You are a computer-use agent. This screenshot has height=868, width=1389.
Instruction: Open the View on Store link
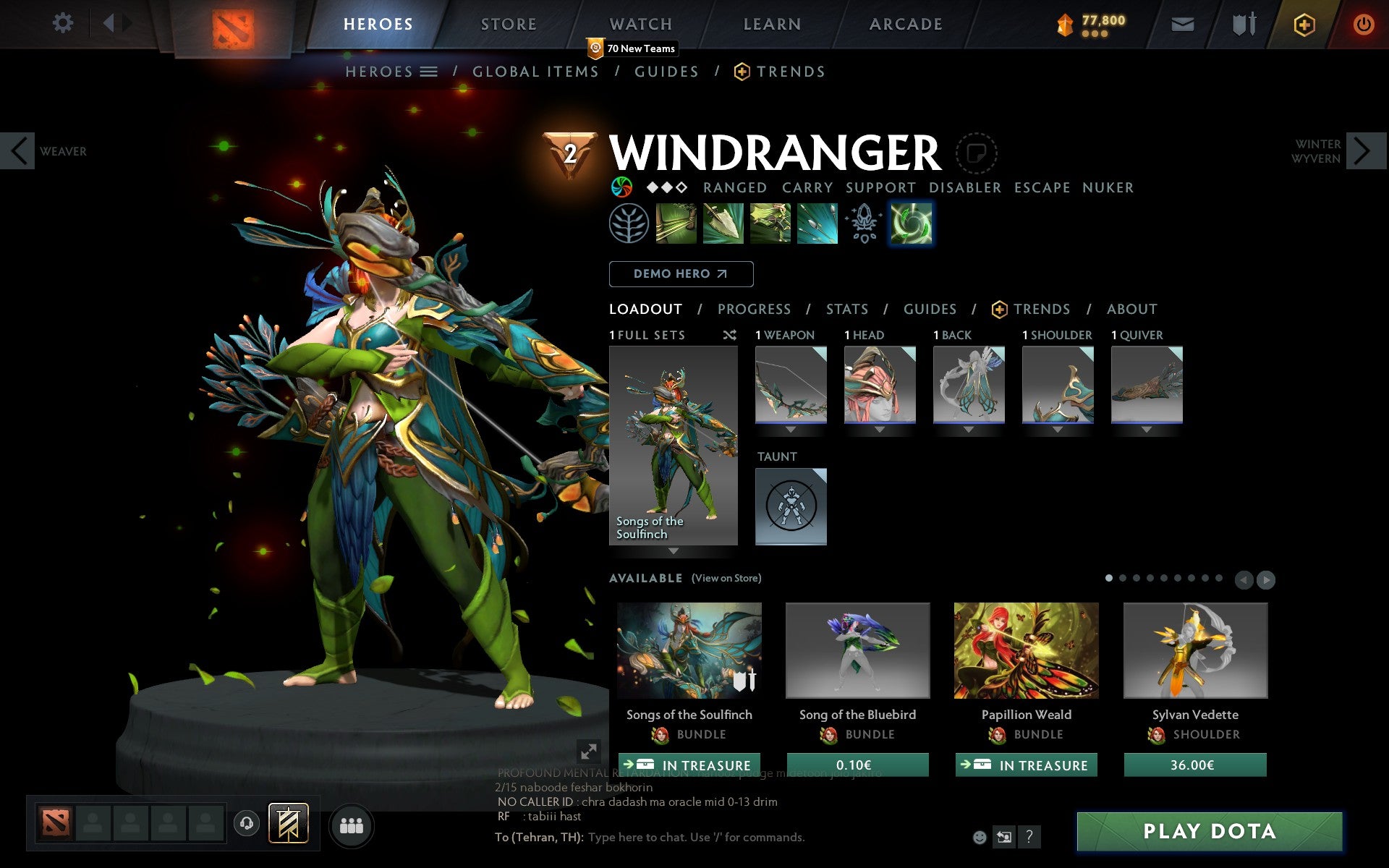coord(726,578)
